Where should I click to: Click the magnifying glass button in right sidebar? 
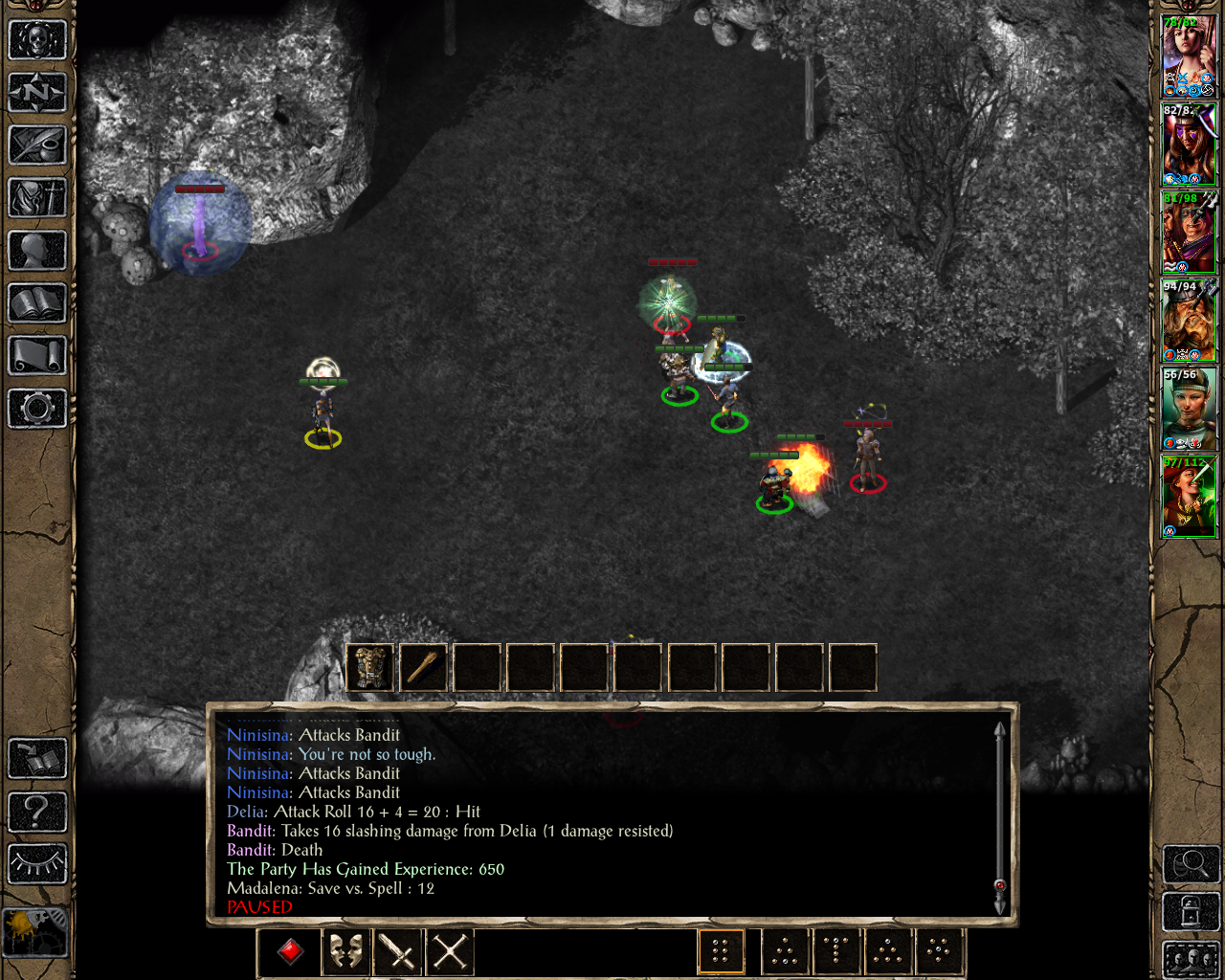tap(1190, 865)
